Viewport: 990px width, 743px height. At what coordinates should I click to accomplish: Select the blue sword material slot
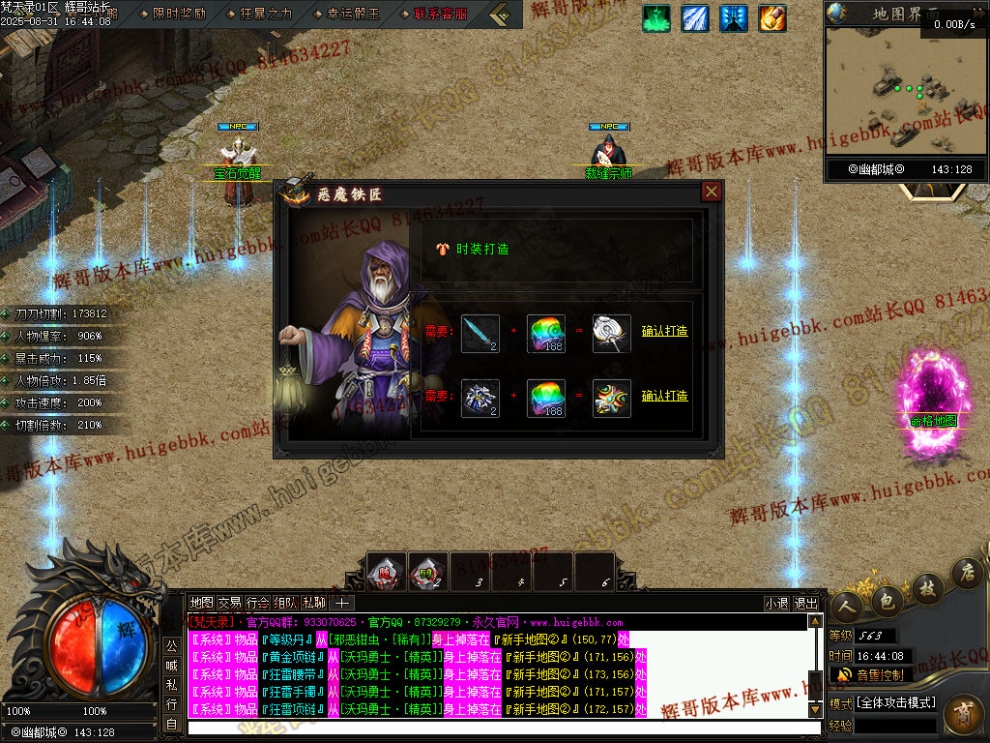pos(480,333)
